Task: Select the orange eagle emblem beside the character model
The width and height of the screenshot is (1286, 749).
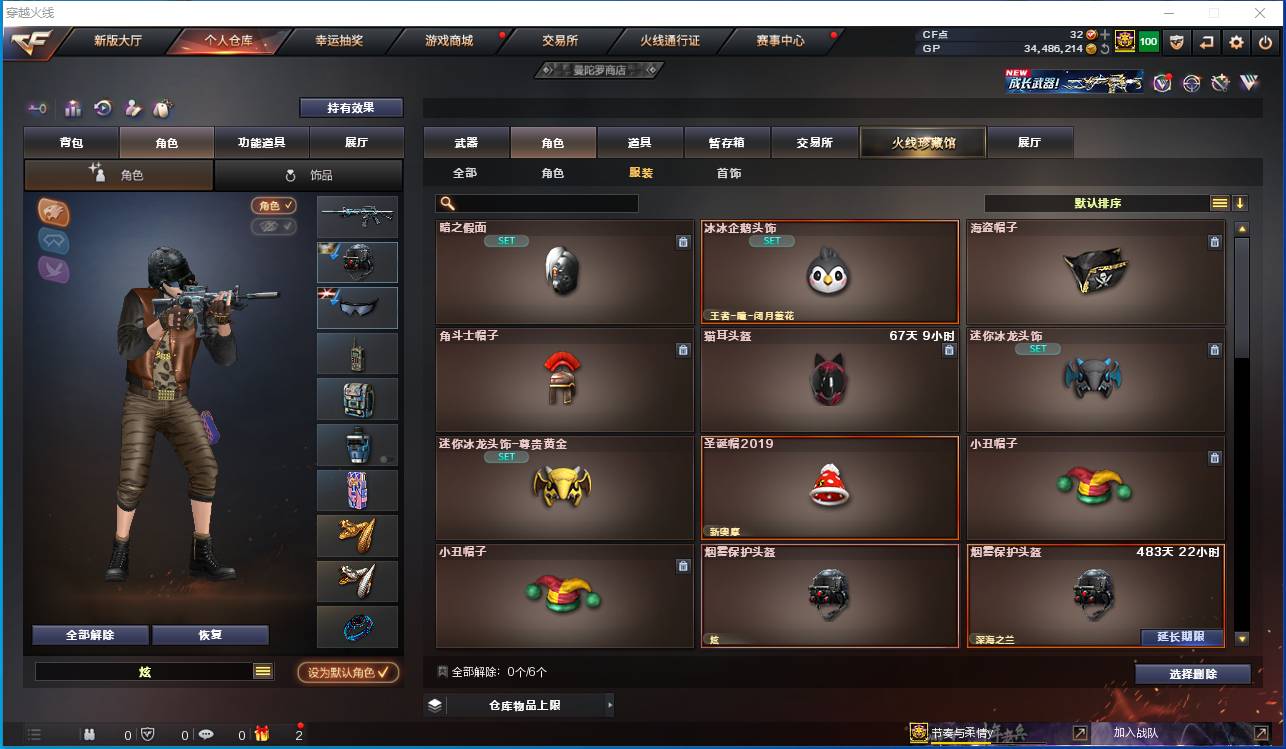Action: (53, 211)
